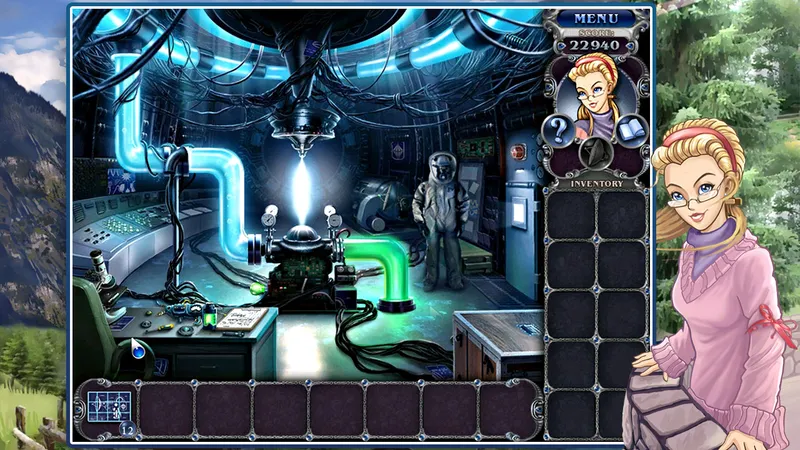Click the blonde girl portrait in sidebar
Image resolution: width=800 pixels, height=450 pixels.
pyautogui.click(x=595, y=88)
